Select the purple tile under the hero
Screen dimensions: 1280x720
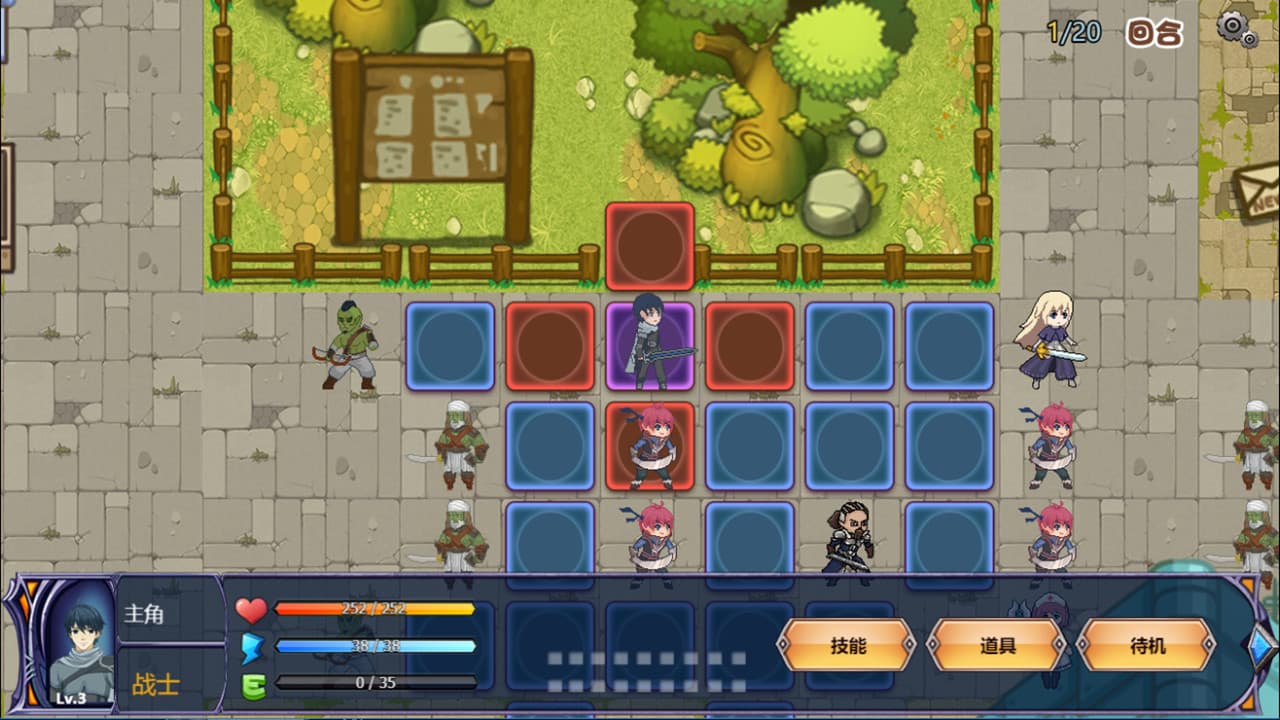(649, 347)
